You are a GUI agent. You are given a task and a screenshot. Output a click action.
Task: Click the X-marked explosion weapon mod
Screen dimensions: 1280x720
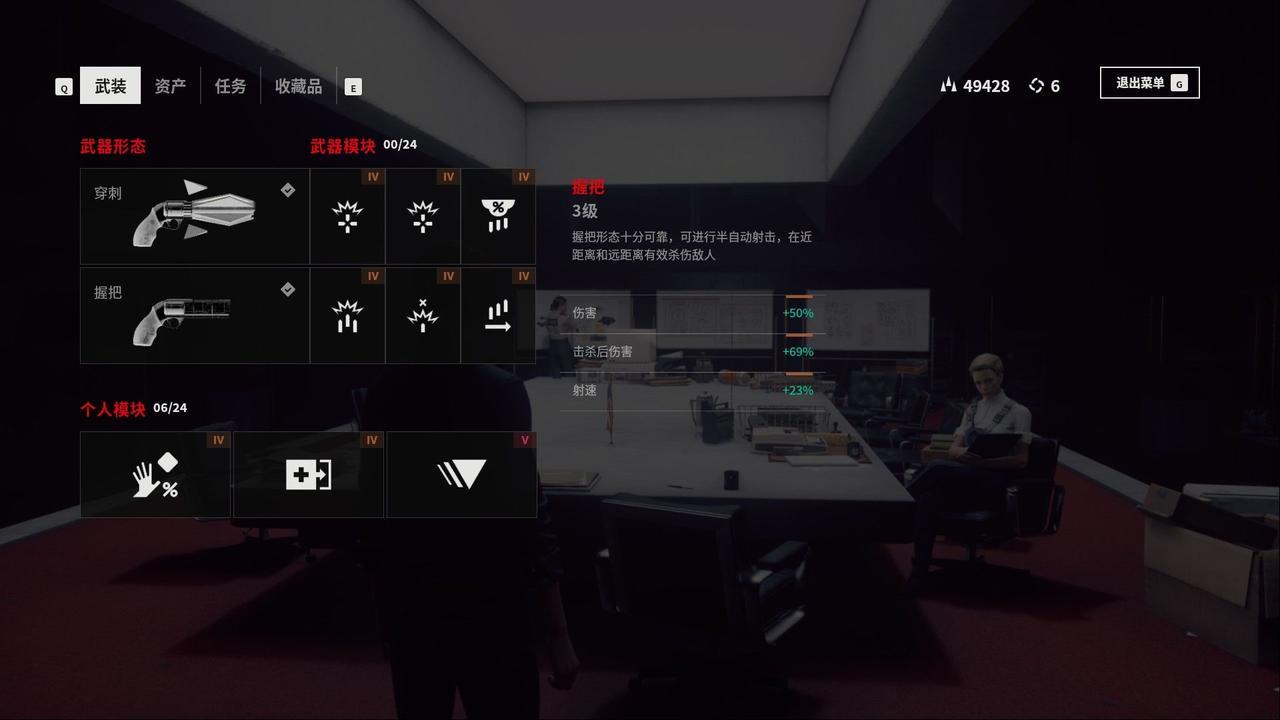pyautogui.click(x=422, y=315)
